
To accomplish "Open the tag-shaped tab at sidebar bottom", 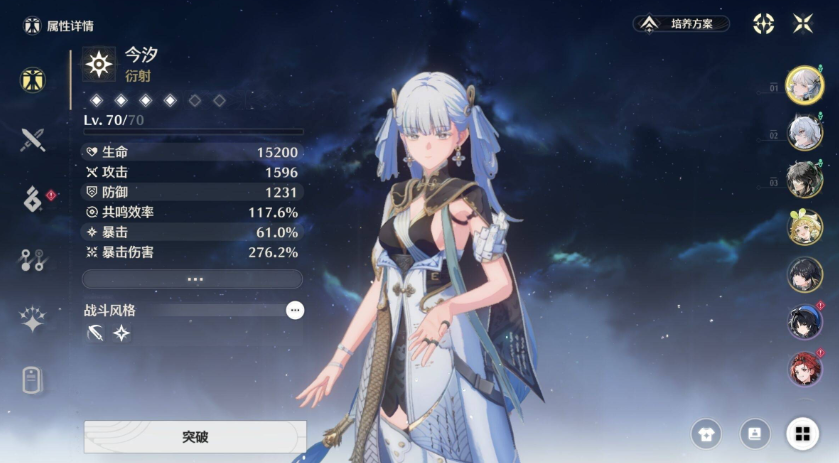I will pyautogui.click(x=33, y=380).
